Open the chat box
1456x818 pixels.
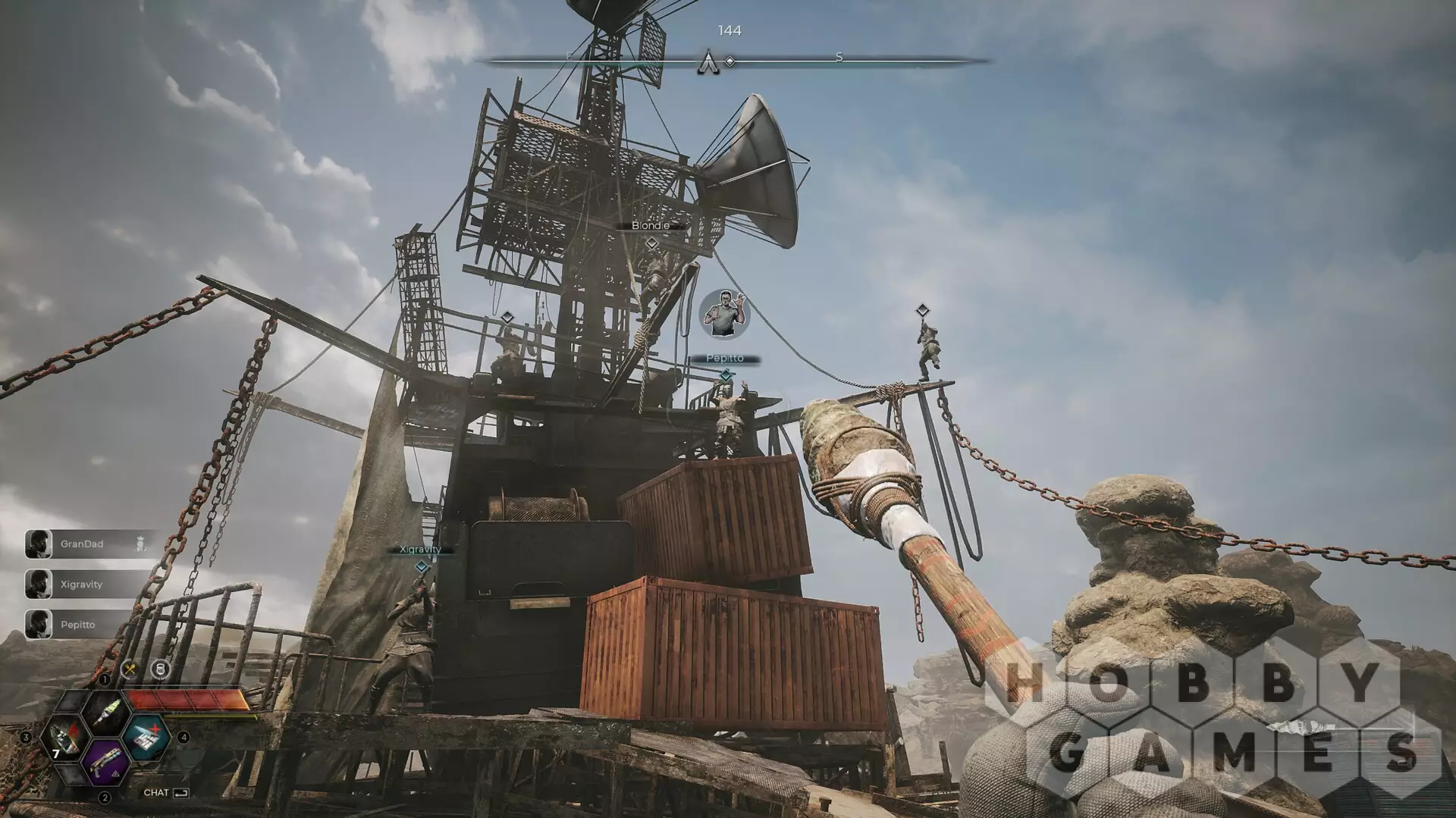point(166,793)
